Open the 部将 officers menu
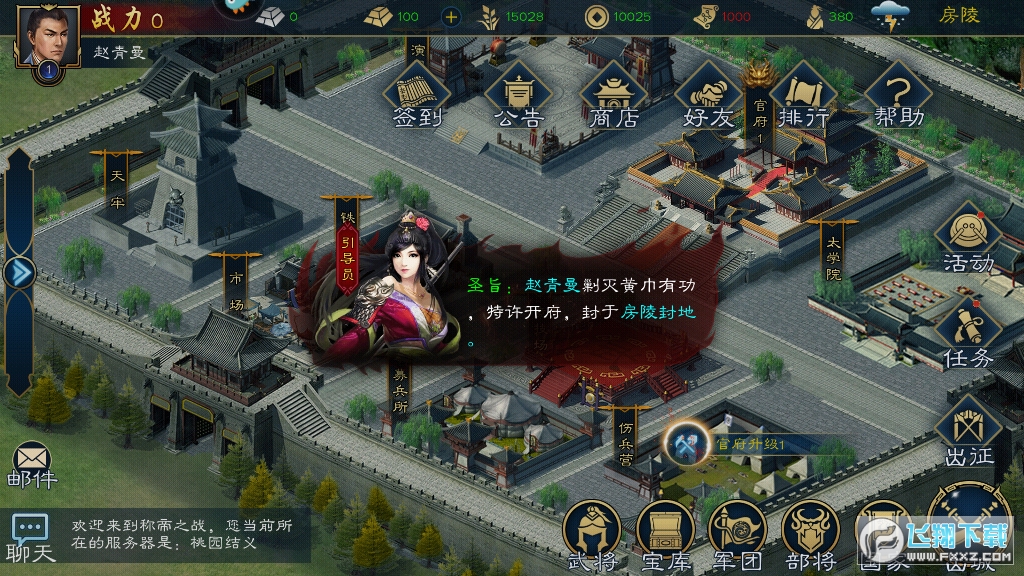Viewport: 1024px width, 576px height. pos(811,535)
